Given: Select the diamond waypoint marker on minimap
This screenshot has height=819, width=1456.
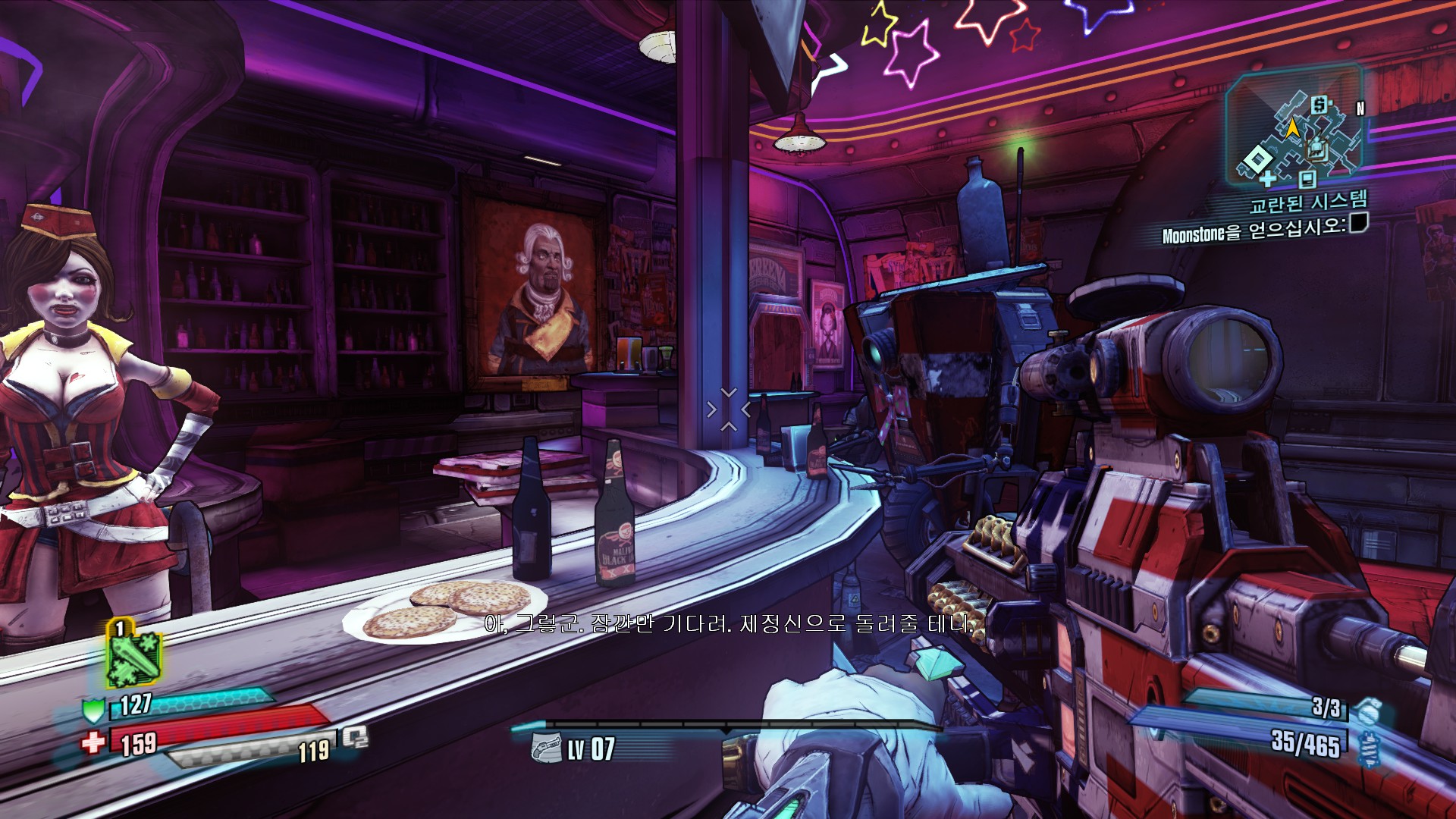Looking at the screenshot, I should 1257,159.
